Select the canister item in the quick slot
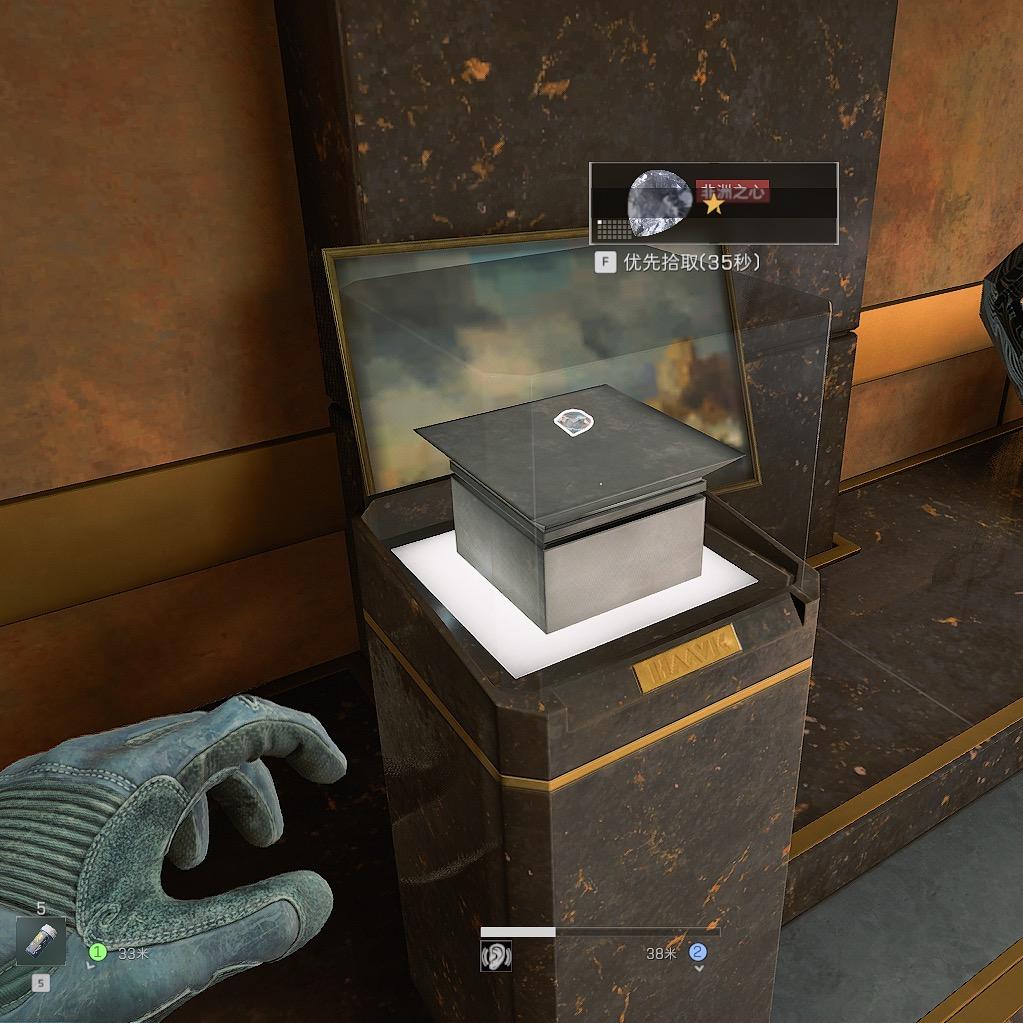The width and height of the screenshot is (1023, 1023). [41, 941]
